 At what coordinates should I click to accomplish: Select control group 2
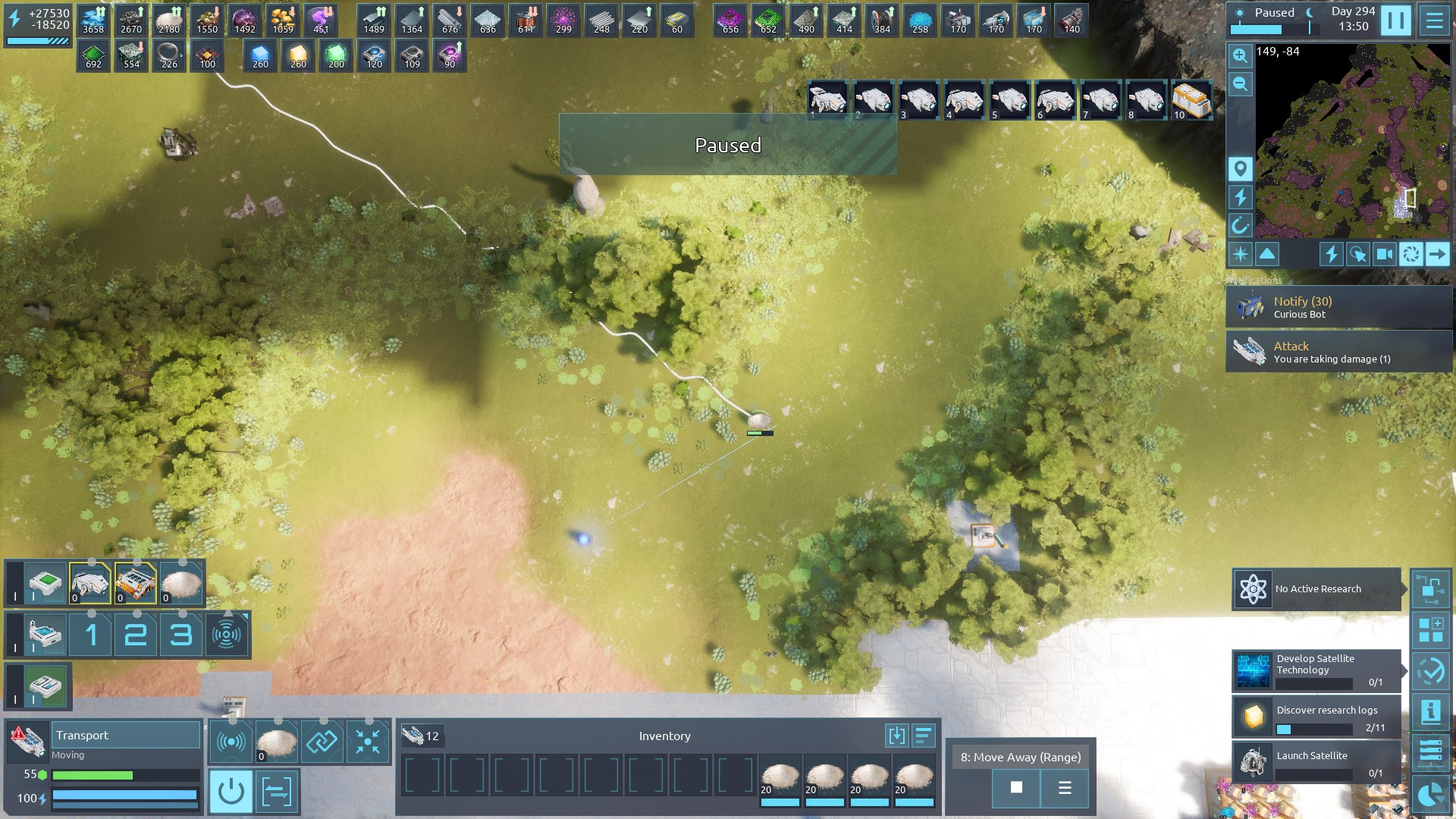click(x=136, y=634)
